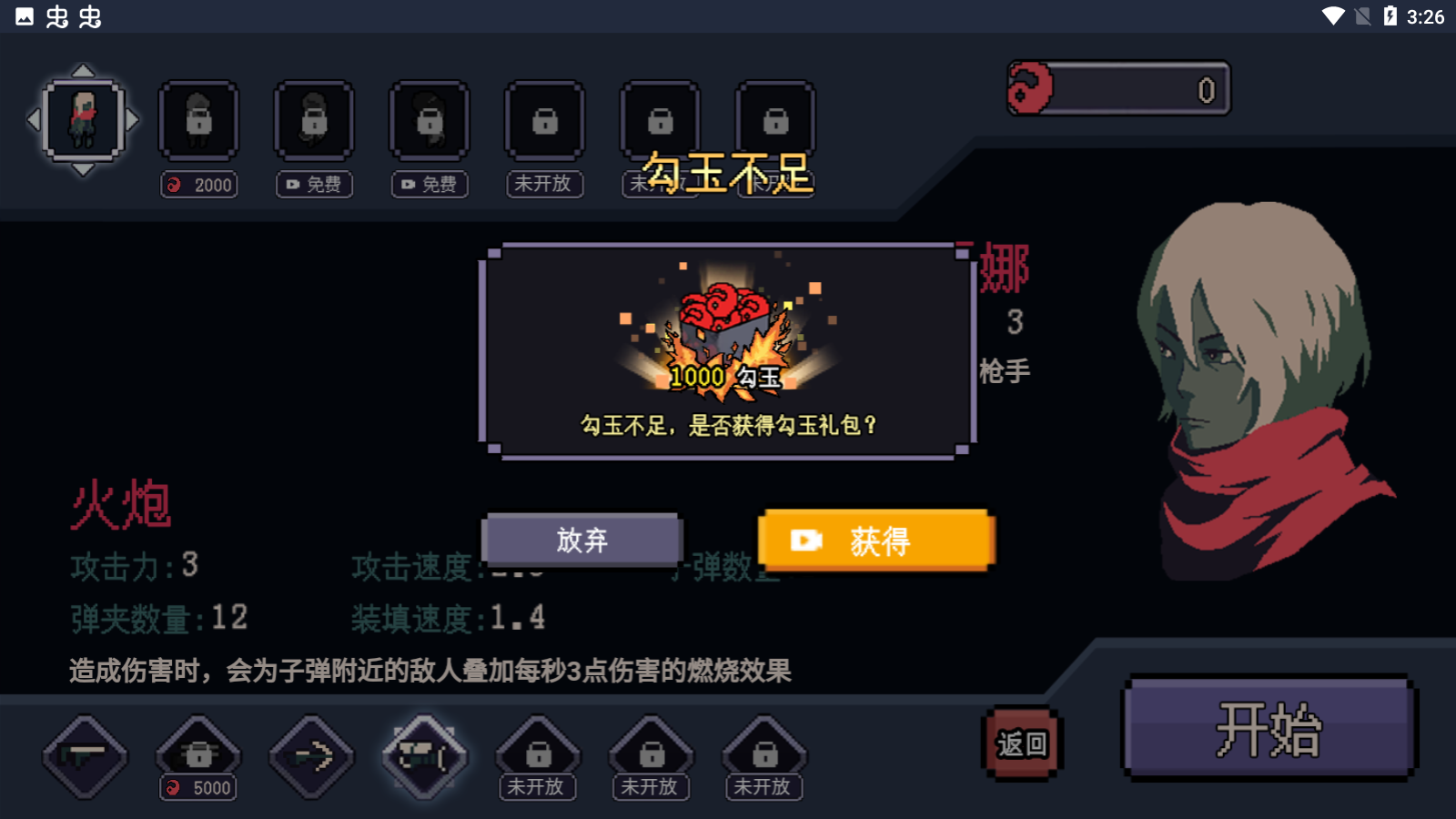Click the up arrow above selected character
This screenshot has width=1456, height=819.
pyautogui.click(x=85, y=69)
